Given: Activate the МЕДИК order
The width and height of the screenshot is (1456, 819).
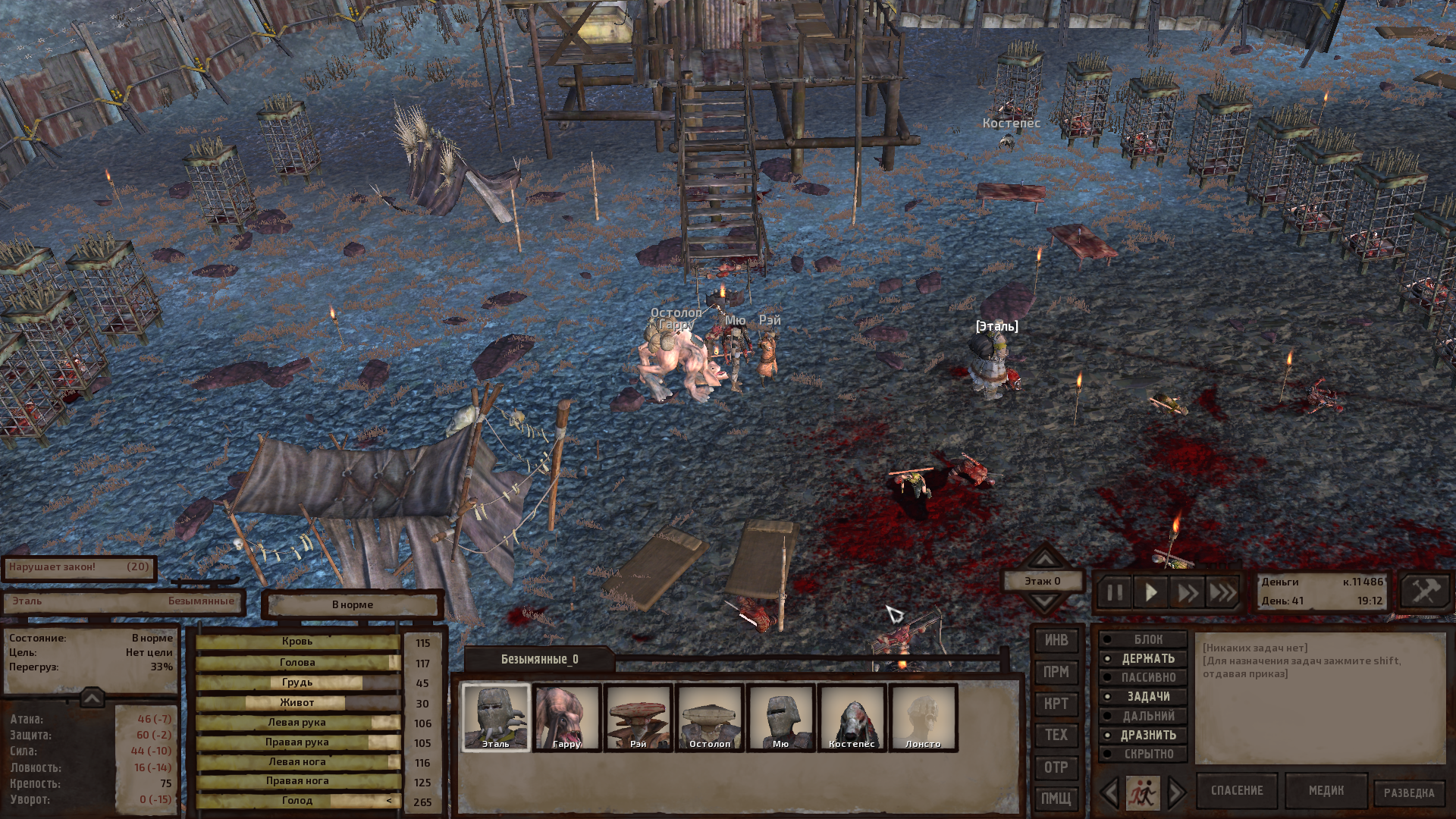Looking at the screenshot, I should pyautogui.click(x=1326, y=791).
